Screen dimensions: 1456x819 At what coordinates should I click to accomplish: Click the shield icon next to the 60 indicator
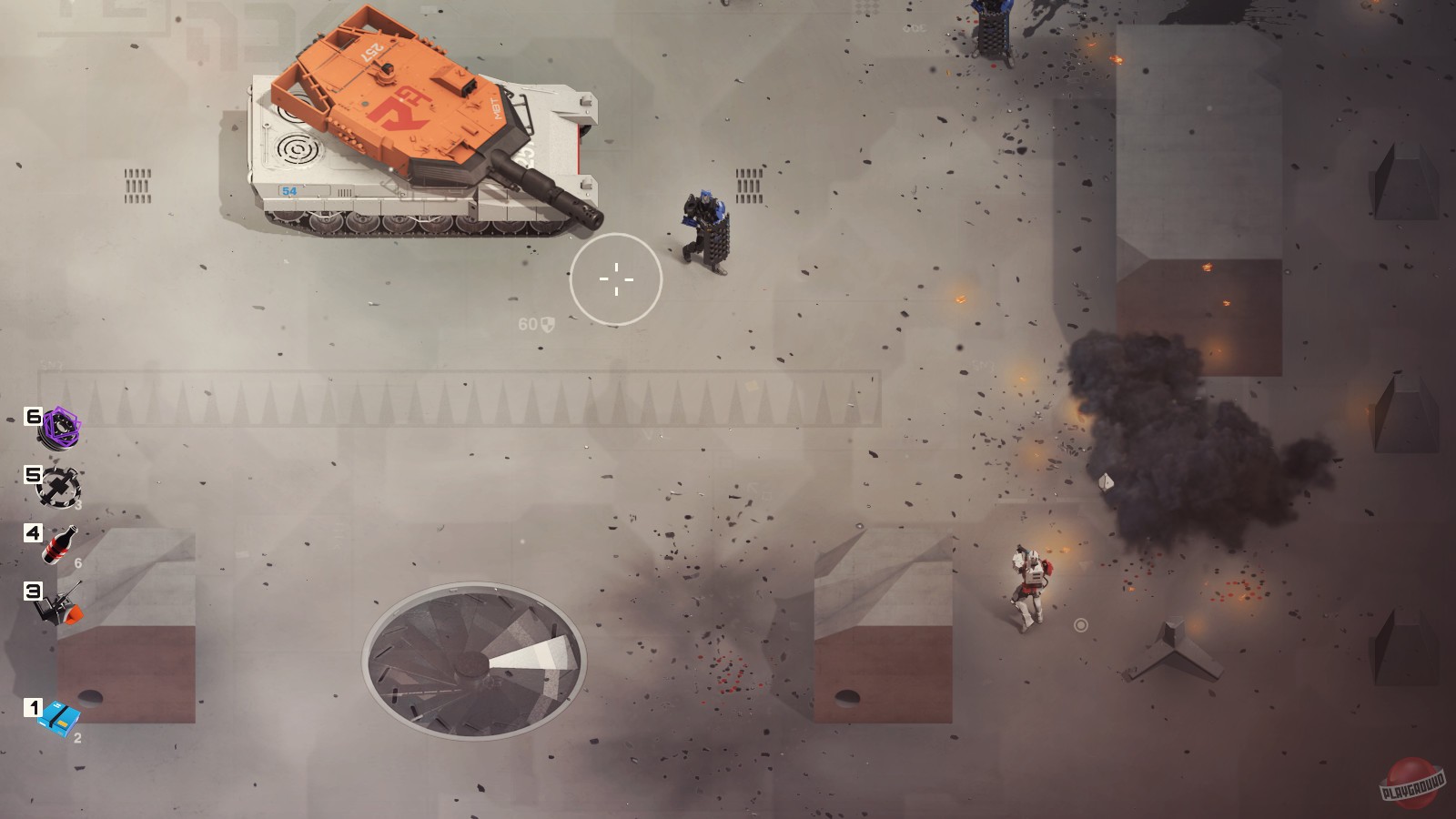546,323
